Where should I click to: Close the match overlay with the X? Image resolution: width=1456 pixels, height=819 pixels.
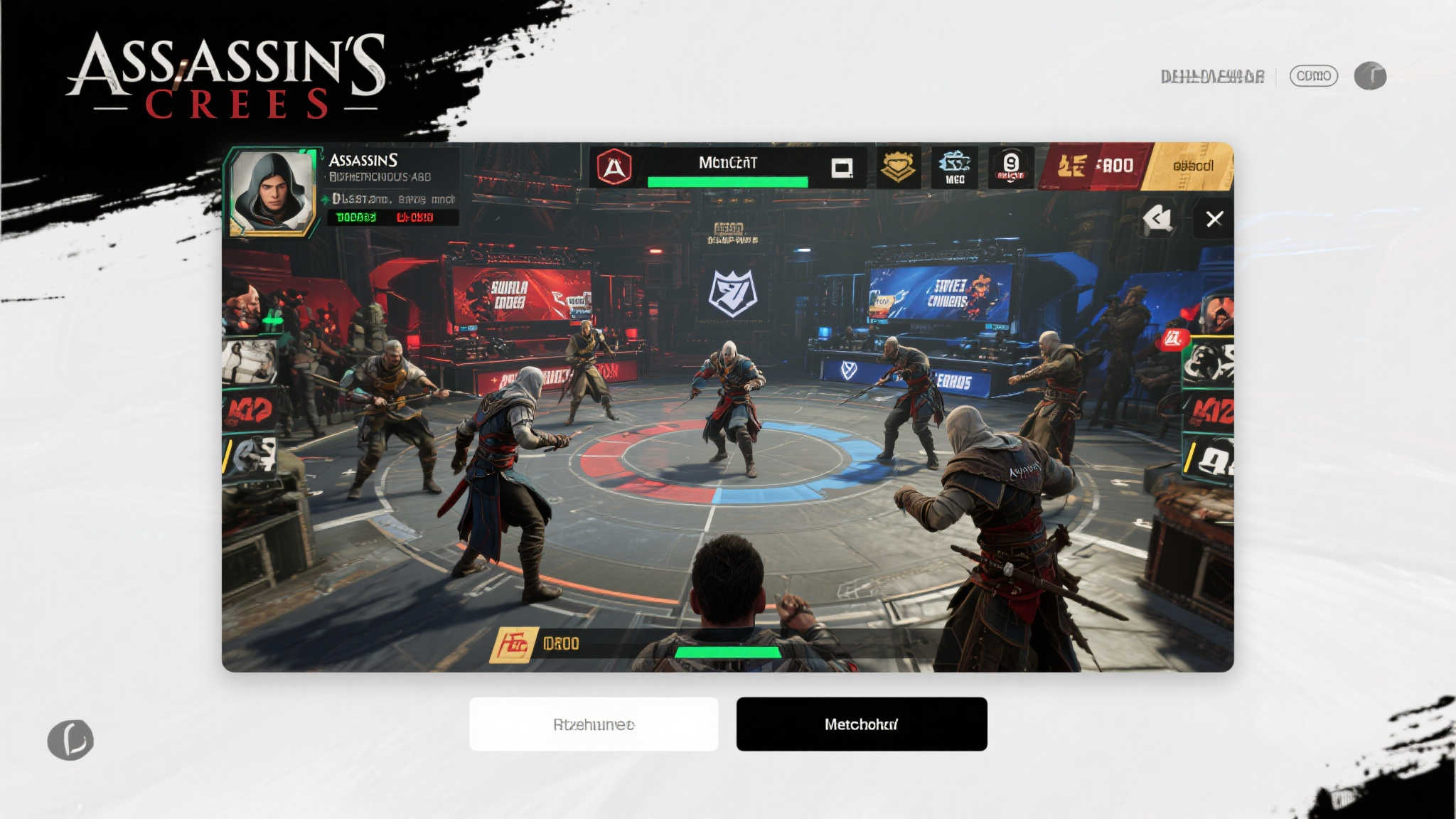pos(1214,219)
